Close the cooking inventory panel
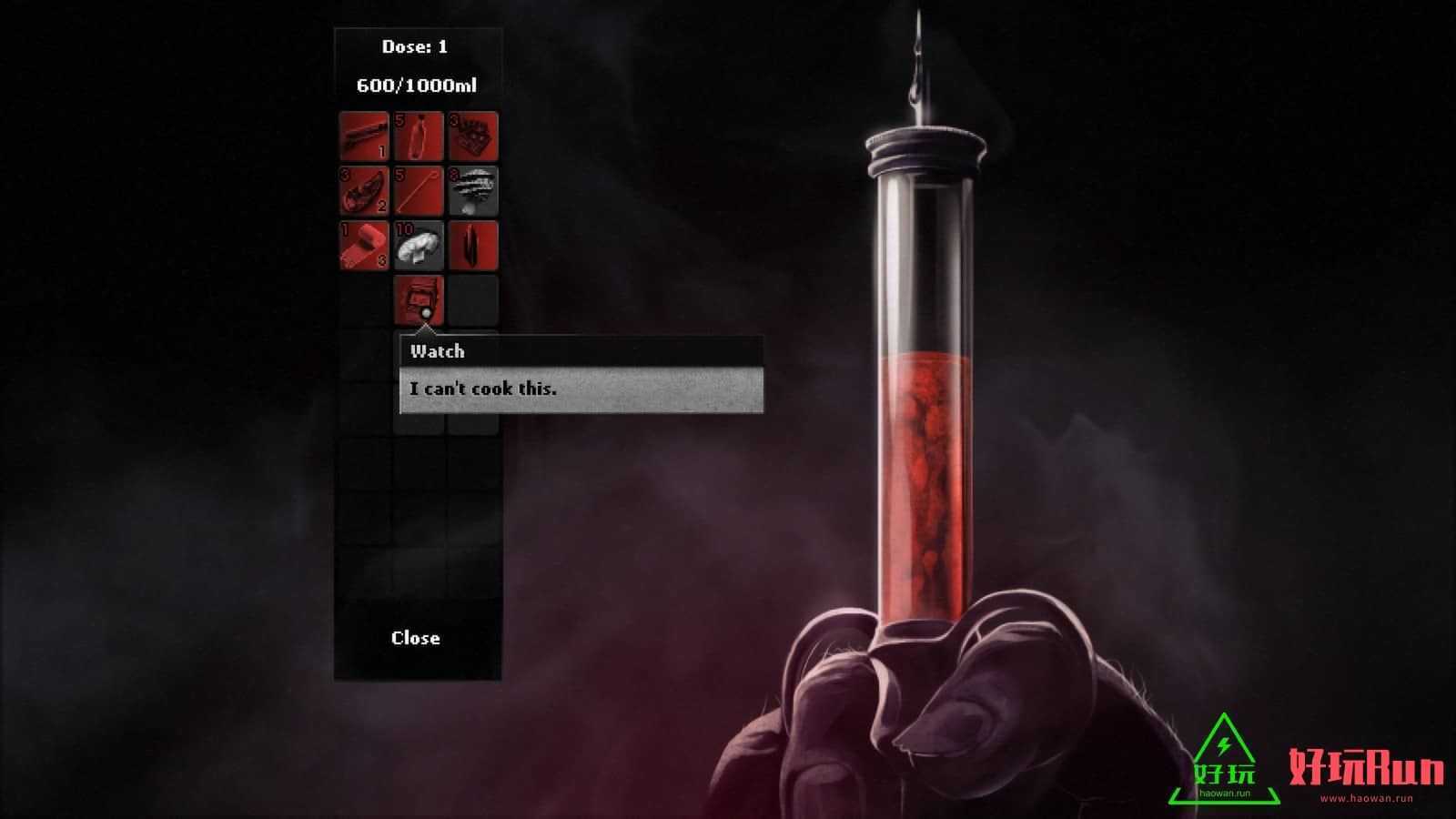 416,638
